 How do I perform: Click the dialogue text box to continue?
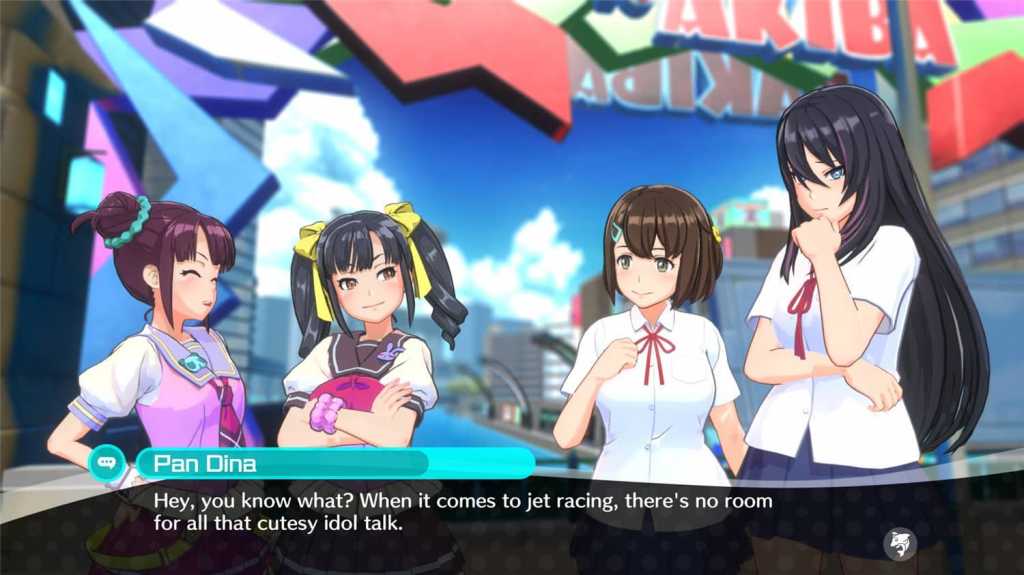pos(500,512)
